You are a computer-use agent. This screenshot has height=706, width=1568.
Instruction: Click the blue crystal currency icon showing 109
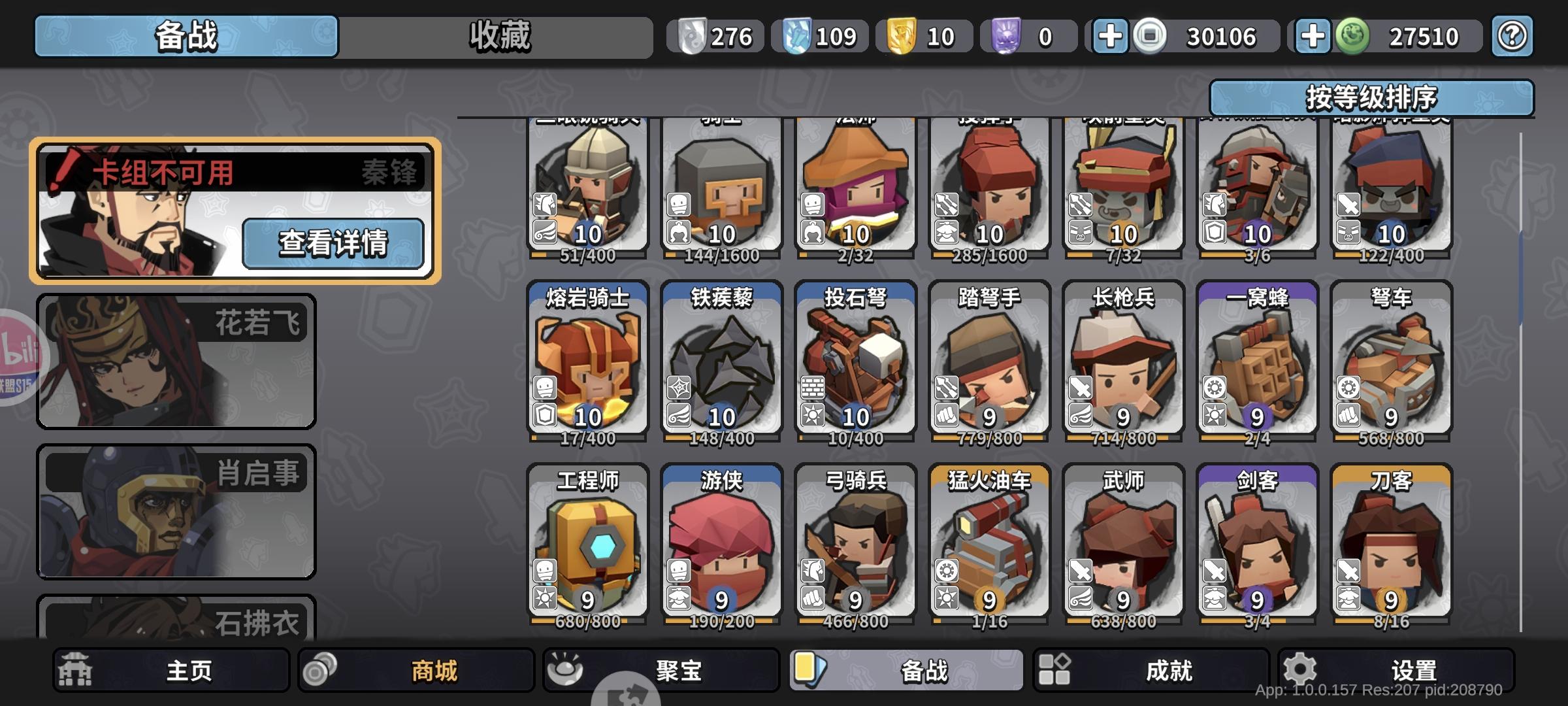pyautogui.click(x=789, y=37)
